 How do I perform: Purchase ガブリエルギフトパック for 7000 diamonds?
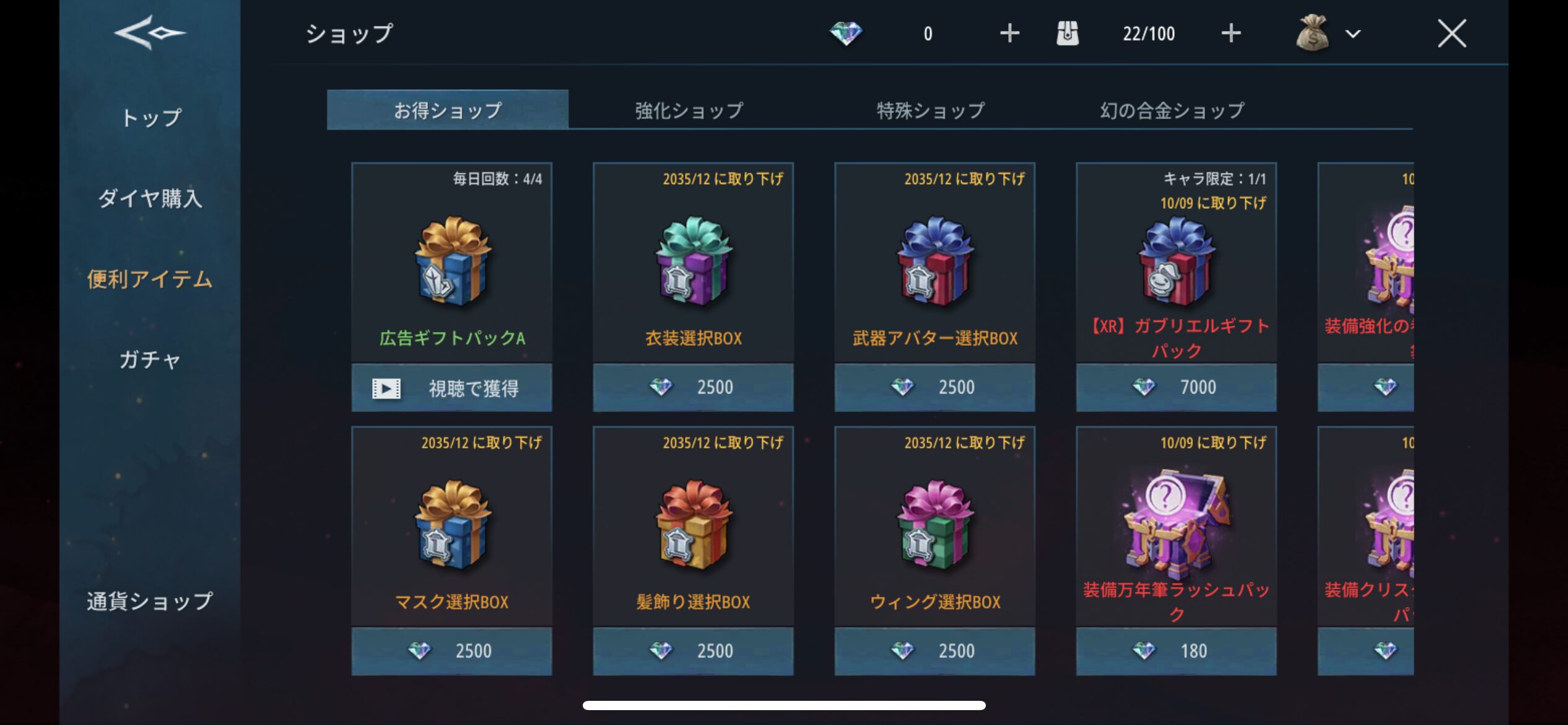(1176, 388)
